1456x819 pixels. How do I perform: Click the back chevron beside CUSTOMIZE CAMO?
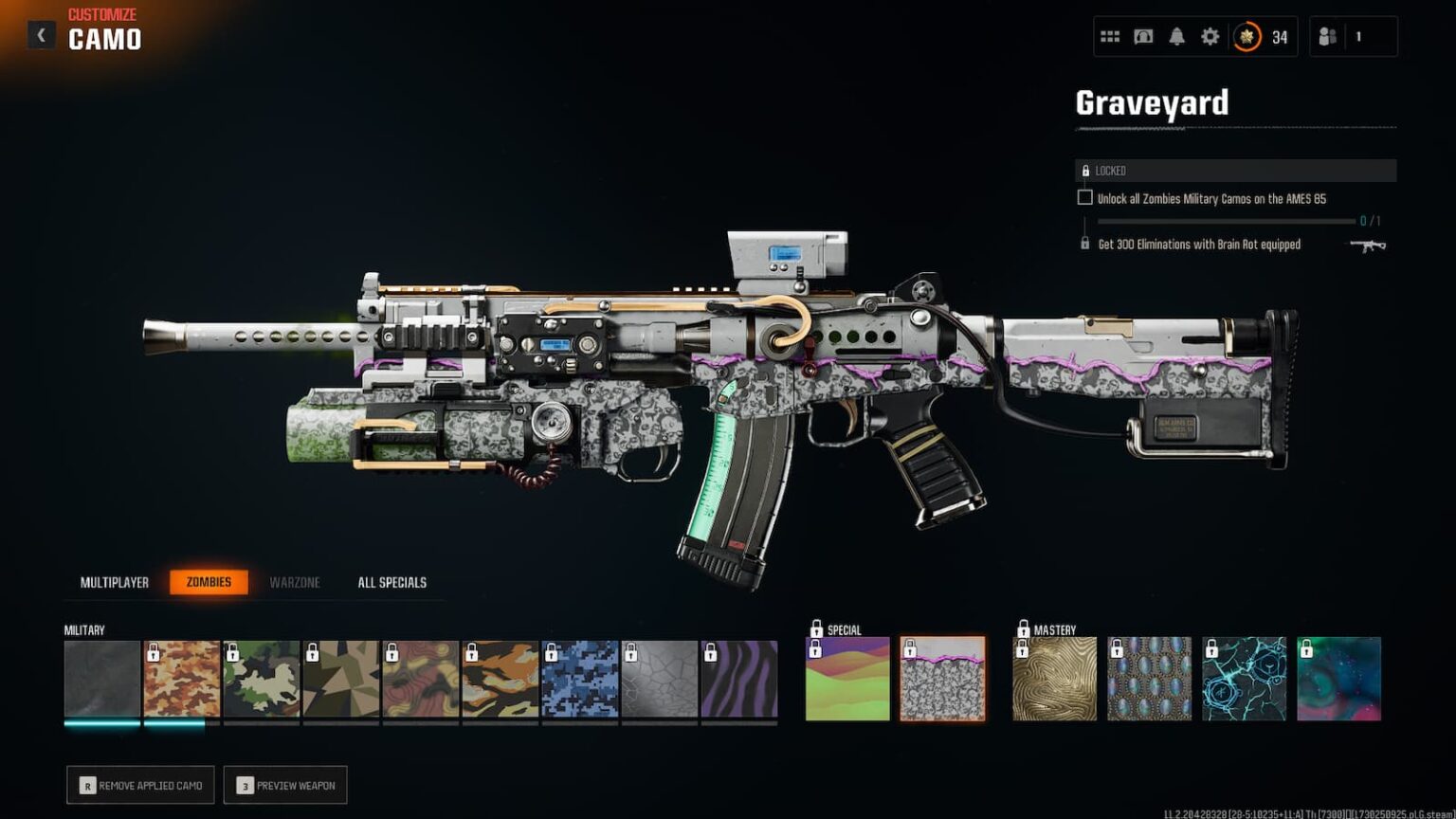(x=40, y=34)
